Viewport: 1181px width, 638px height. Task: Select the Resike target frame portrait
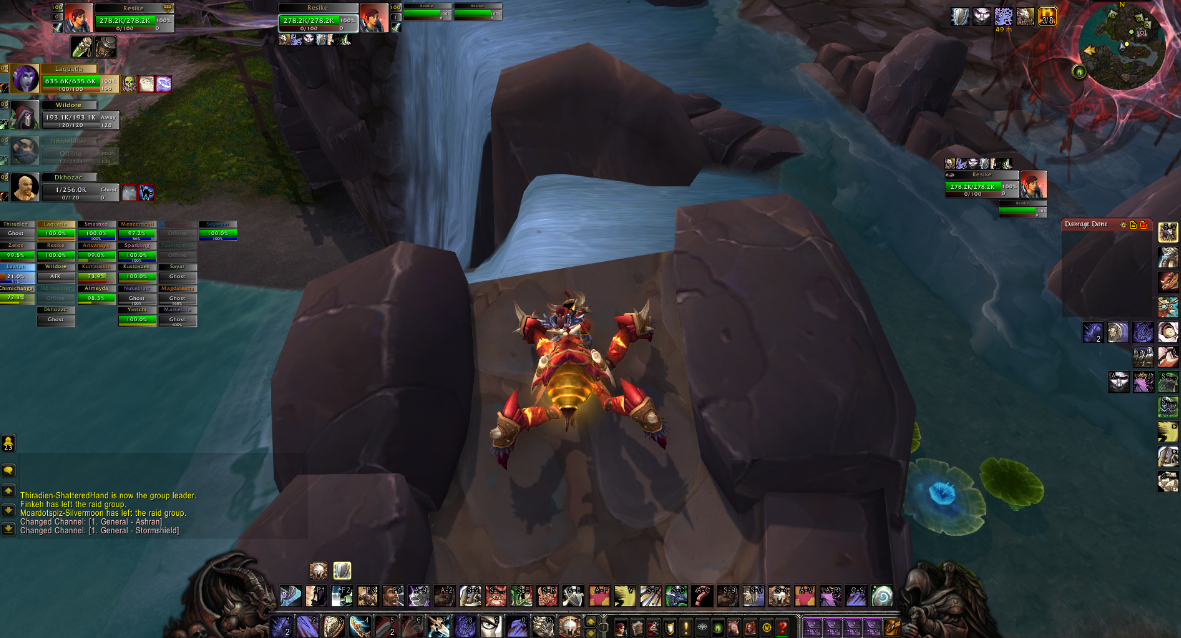click(x=1033, y=184)
